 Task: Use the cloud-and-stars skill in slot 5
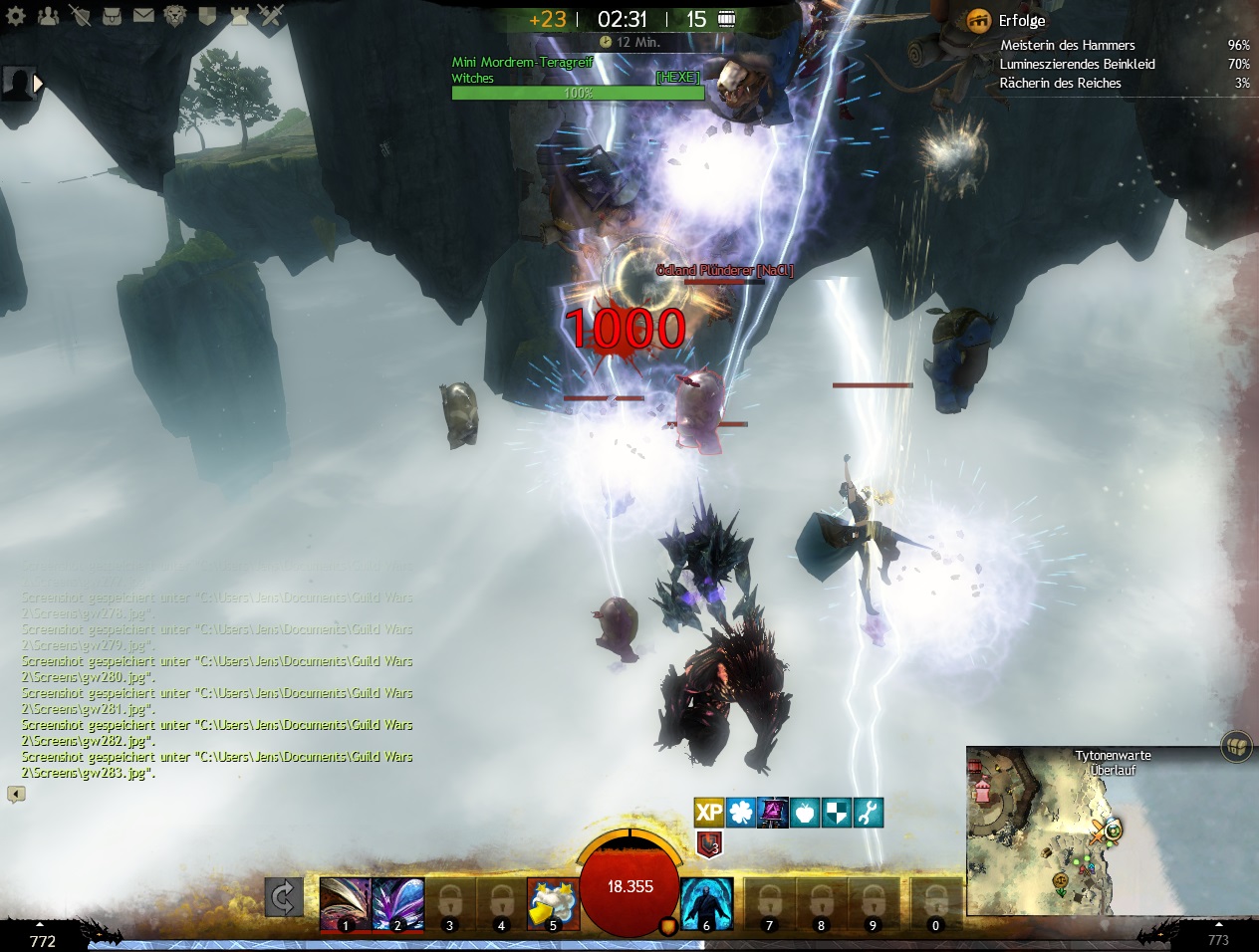click(553, 903)
